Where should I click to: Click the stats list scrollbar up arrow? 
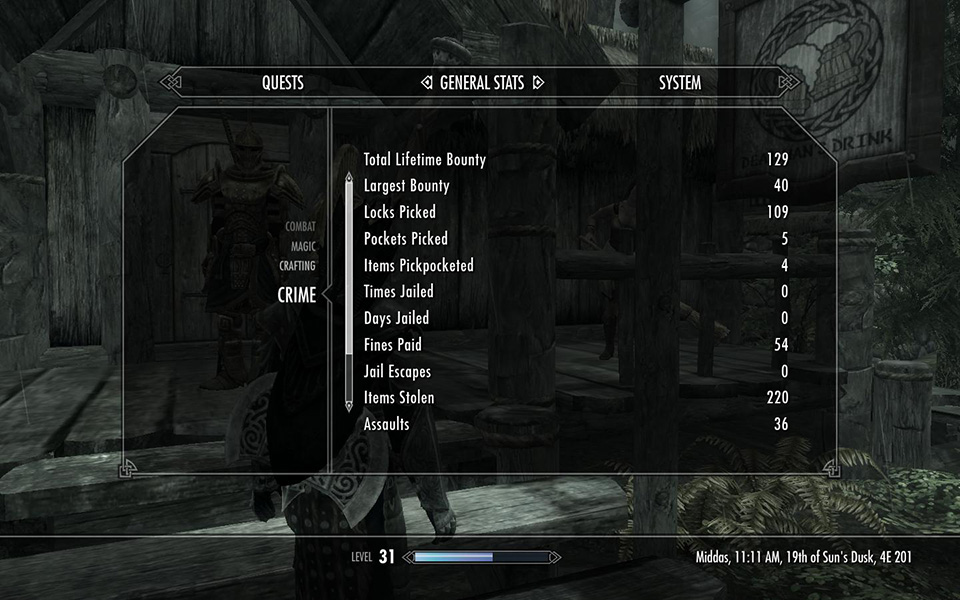point(349,179)
